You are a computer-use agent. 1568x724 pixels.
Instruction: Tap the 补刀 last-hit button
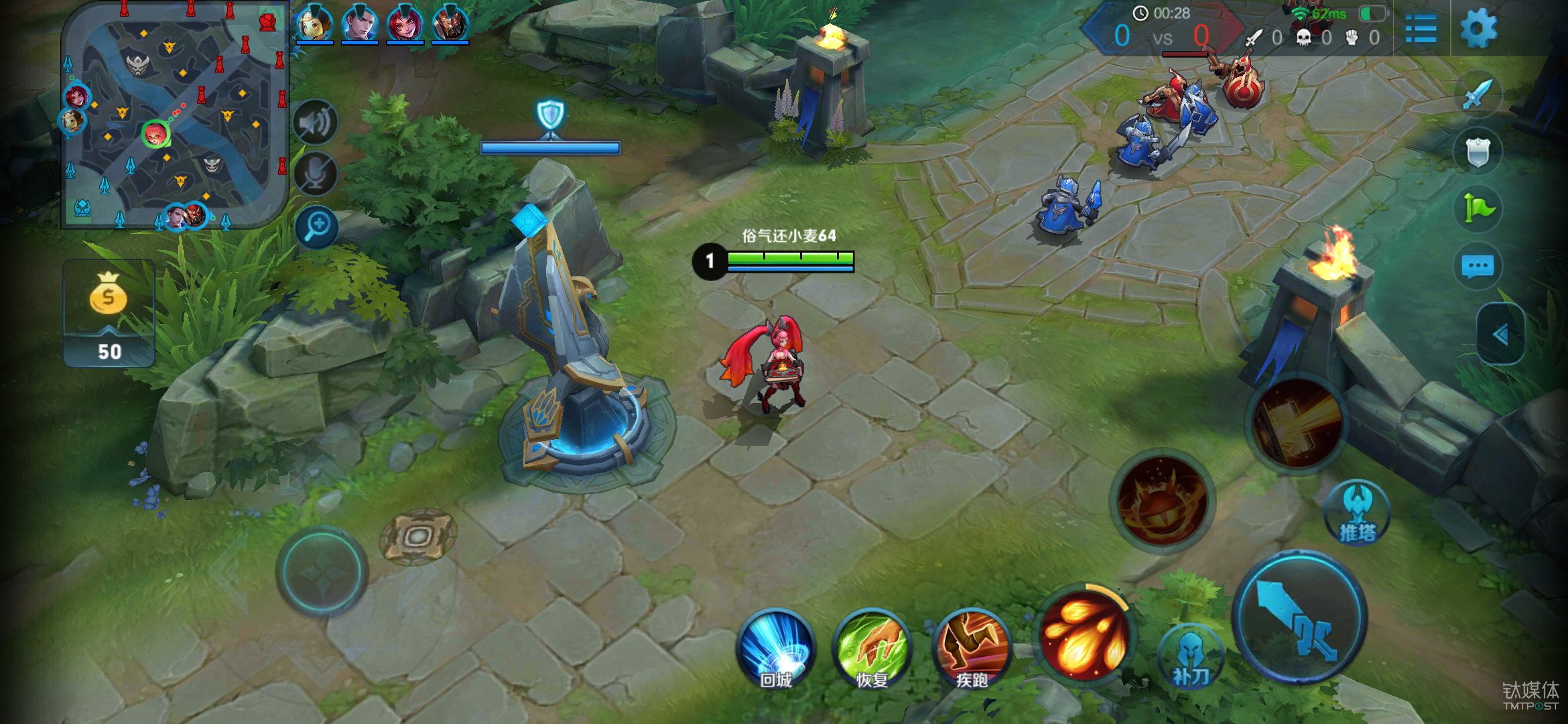pyautogui.click(x=1191, y=657)
